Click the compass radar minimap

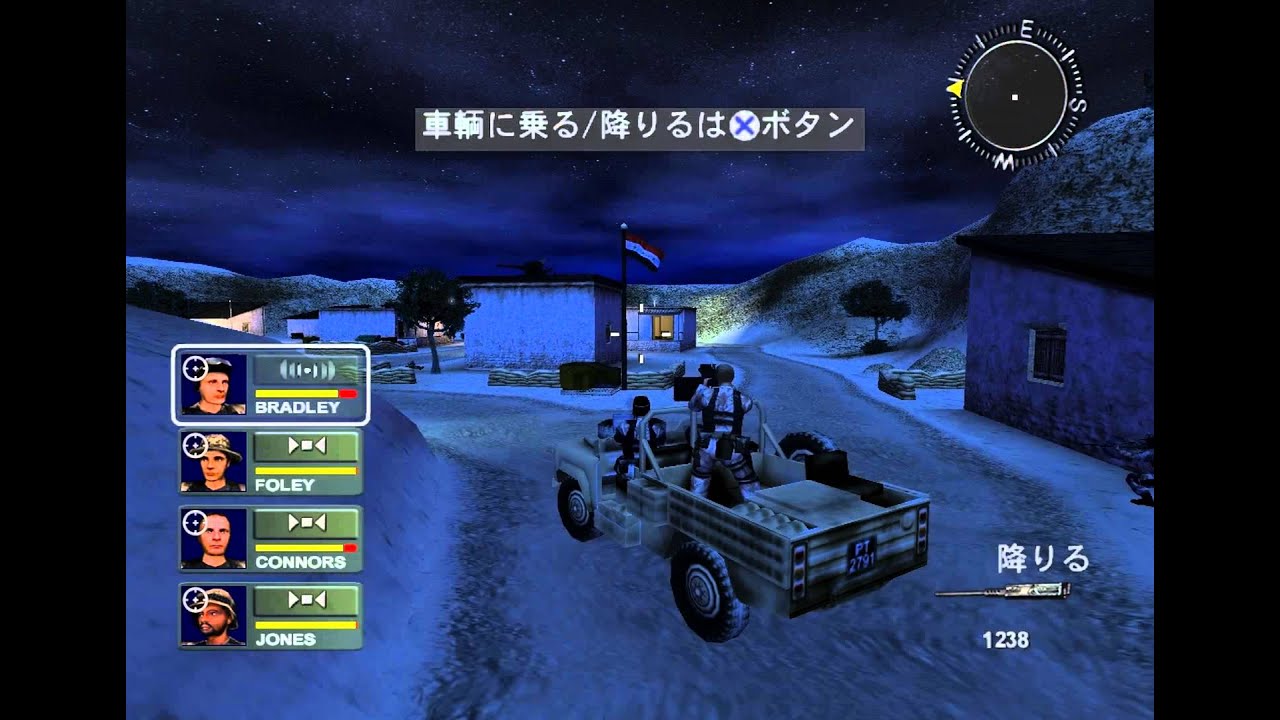[x=1015, y=96]
